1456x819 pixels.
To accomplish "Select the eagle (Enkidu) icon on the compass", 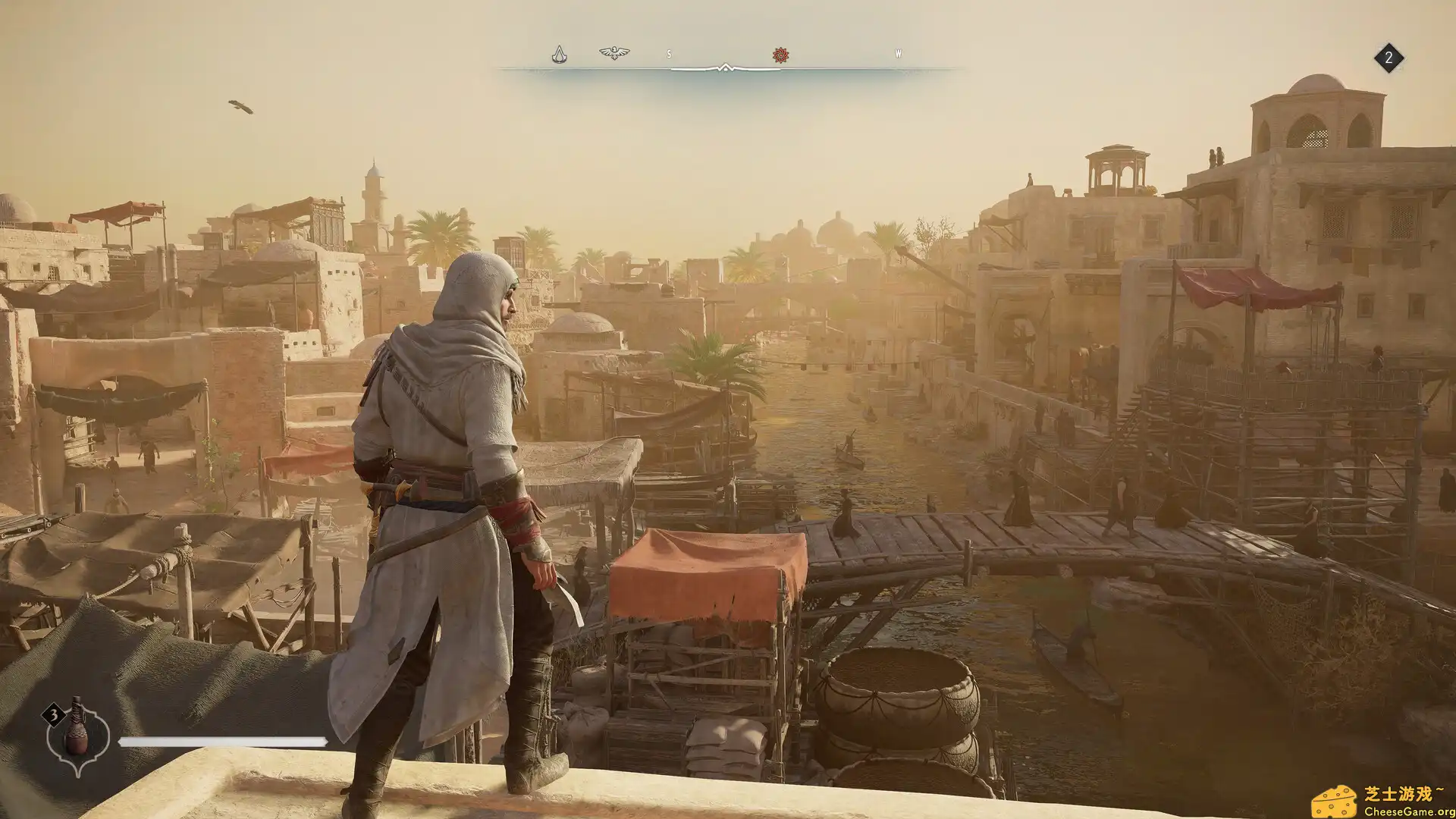I will (x=613, y=52).
